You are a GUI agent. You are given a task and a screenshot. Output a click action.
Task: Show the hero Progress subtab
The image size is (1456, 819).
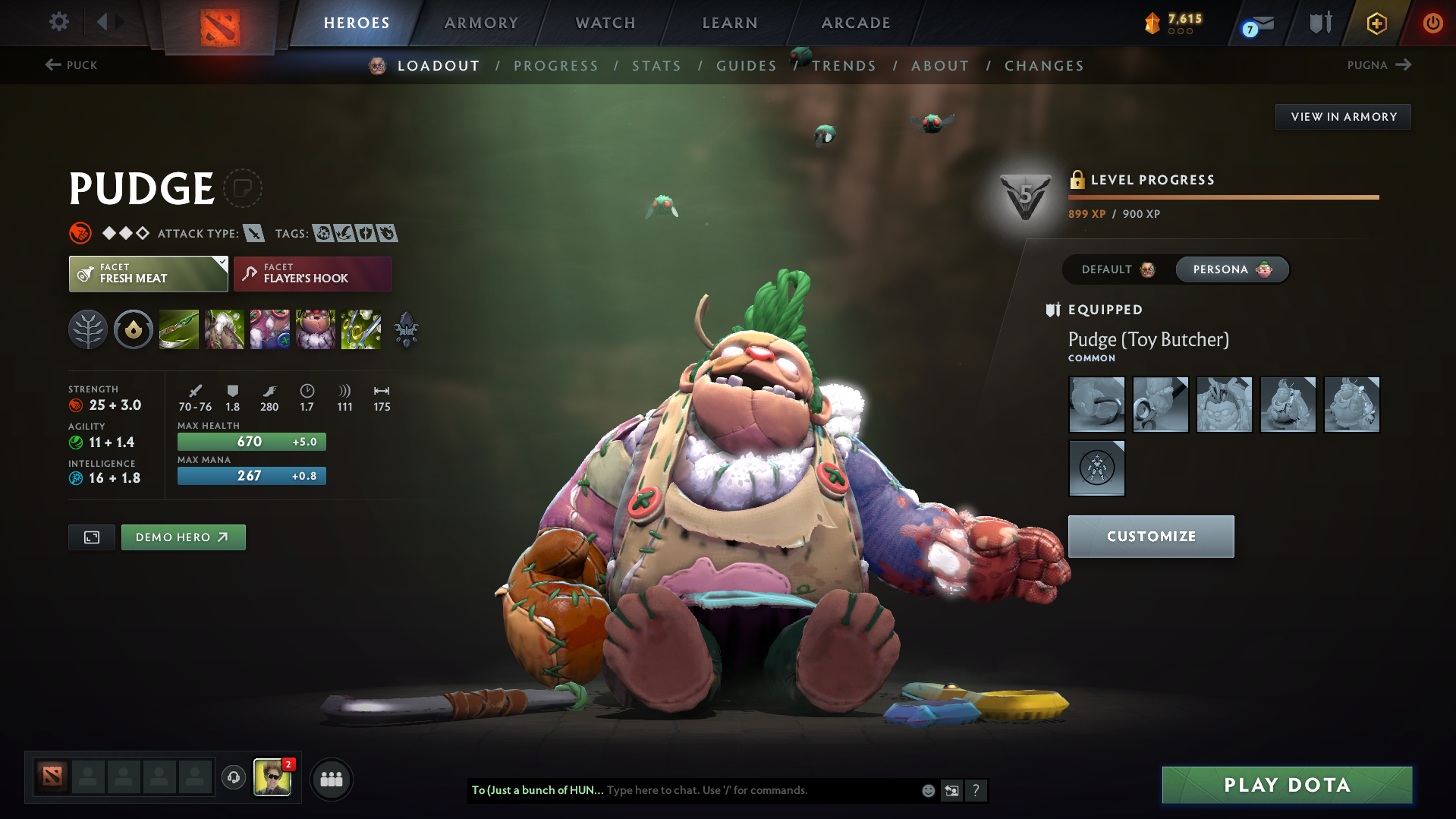point(556,66)
